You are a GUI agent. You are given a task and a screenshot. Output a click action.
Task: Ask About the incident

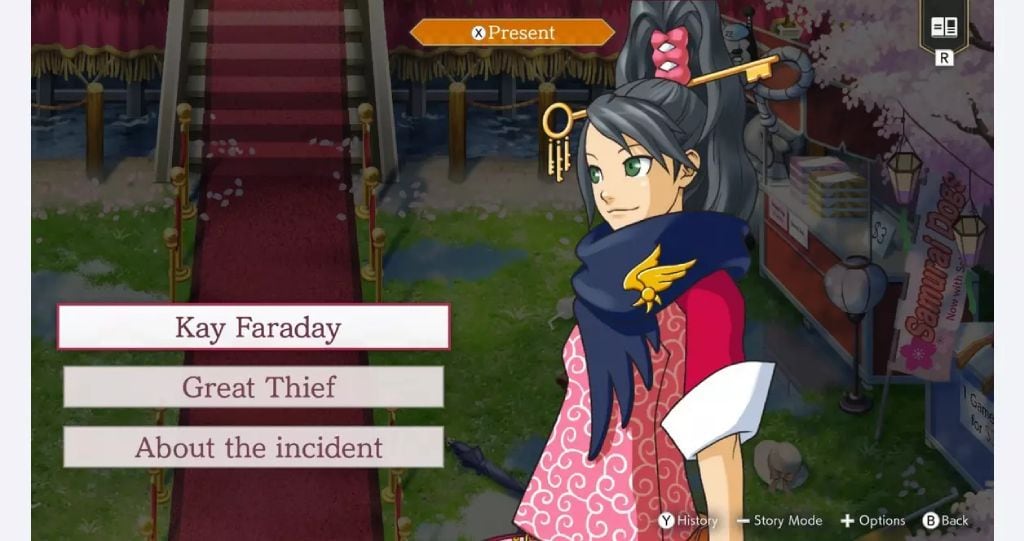click(253, 447)
